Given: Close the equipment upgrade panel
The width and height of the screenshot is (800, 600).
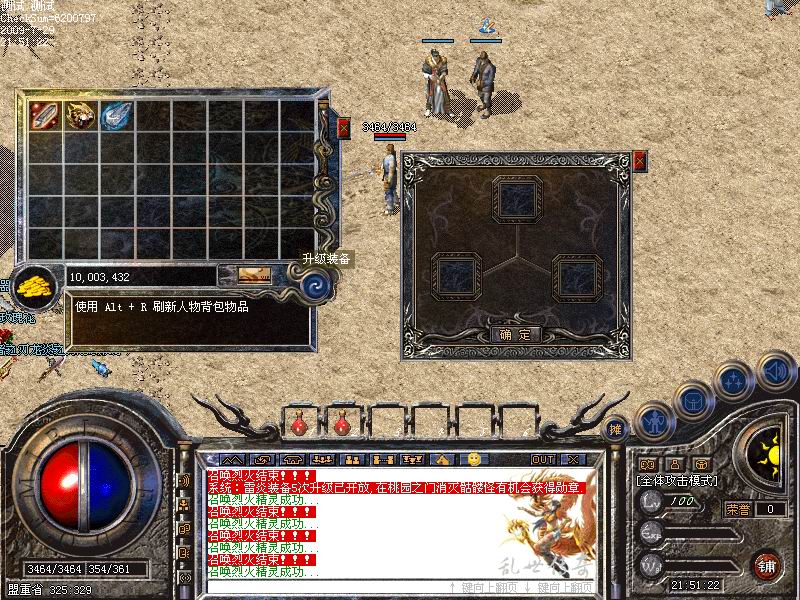Looking at the screenshot, I should click(639, 160).
